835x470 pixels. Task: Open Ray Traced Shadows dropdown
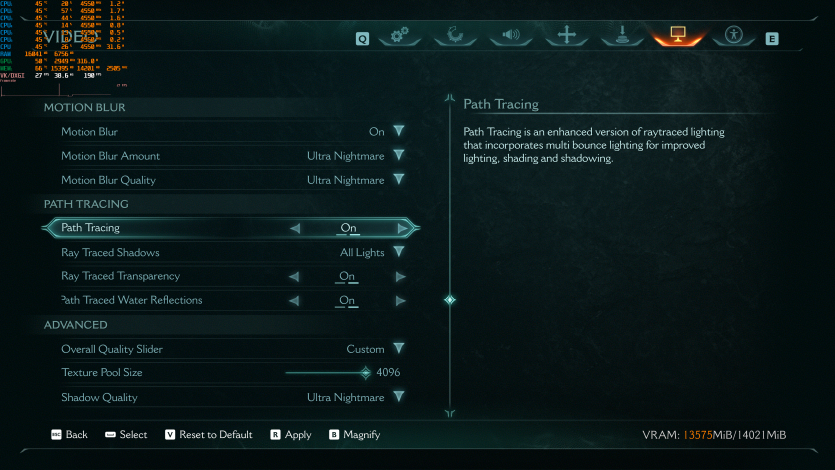click(398, 252)
